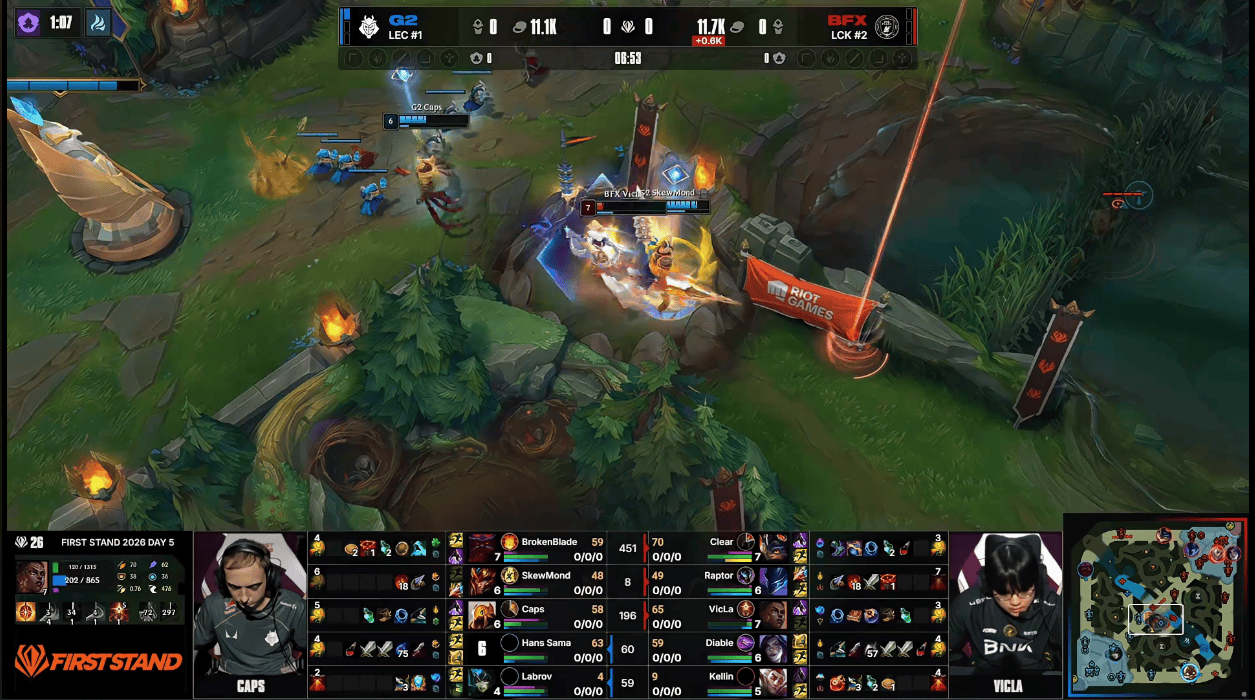Screen dimensions: 1255x700
Task: Open the VicLa player camera feed
Action: [1004, 614]
